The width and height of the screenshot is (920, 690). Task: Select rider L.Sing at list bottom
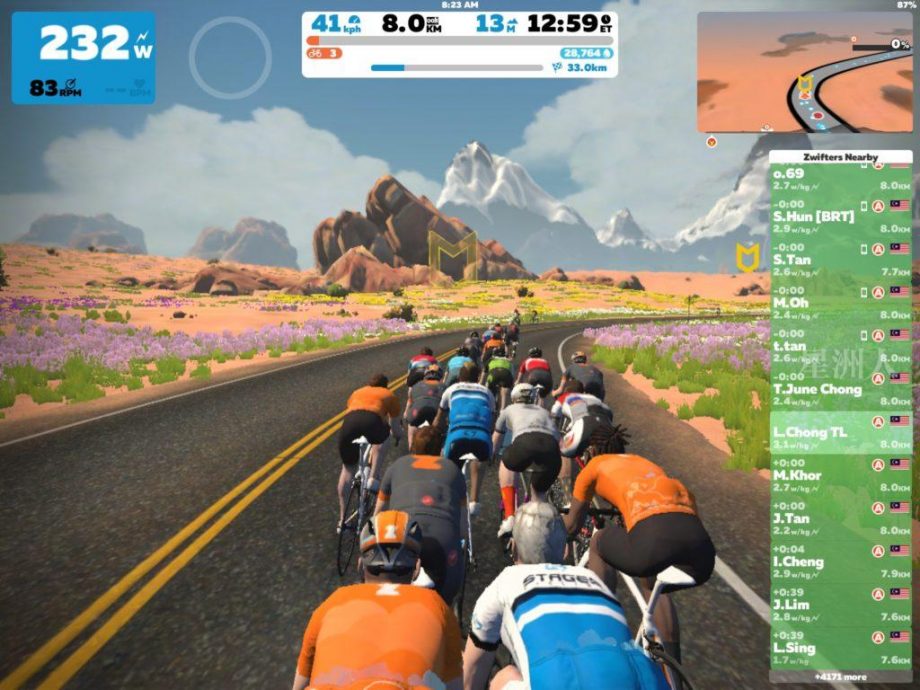click(840, 647)
